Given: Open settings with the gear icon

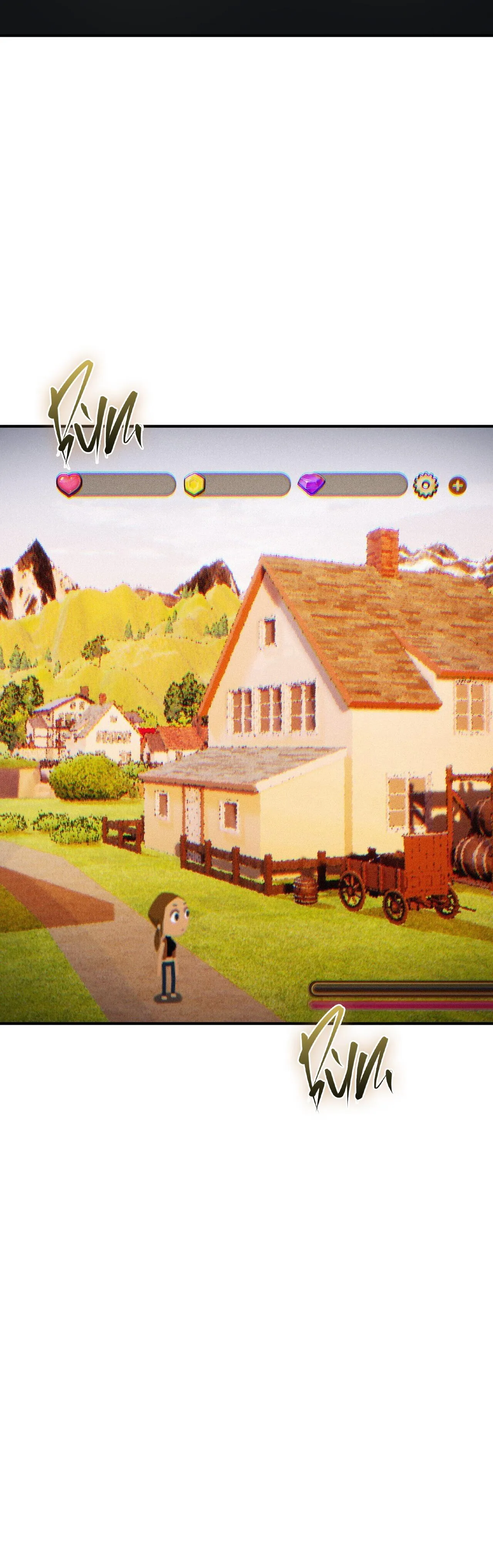Looking at the screenshot, I should (425, 485).
